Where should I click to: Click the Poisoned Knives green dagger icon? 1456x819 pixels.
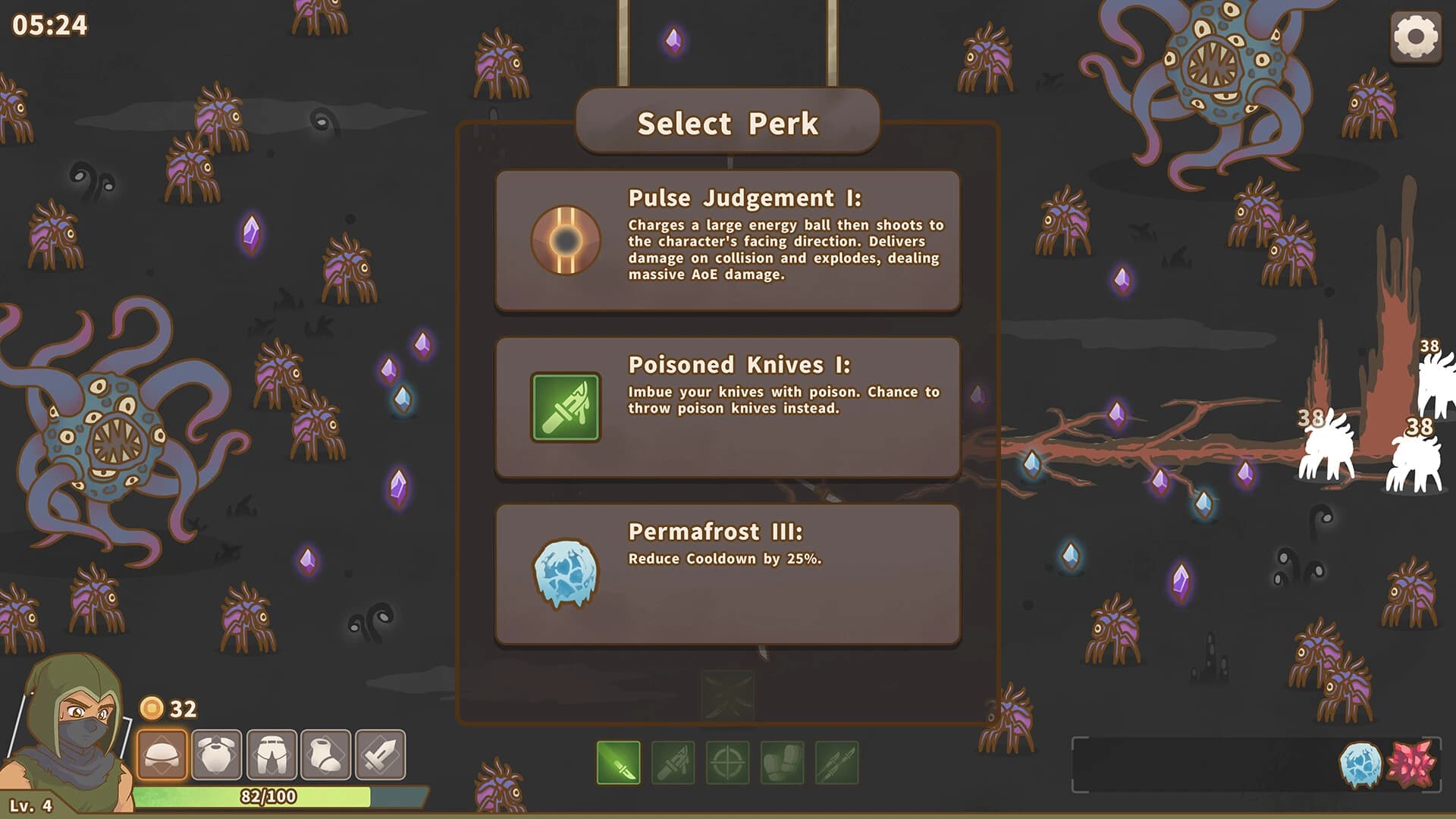tap(564, 408)
